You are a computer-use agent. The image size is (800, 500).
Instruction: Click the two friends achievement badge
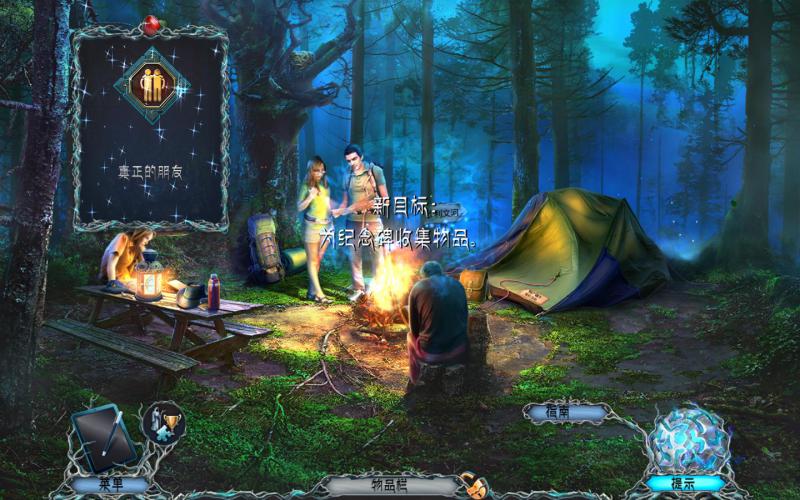(151, 85)
